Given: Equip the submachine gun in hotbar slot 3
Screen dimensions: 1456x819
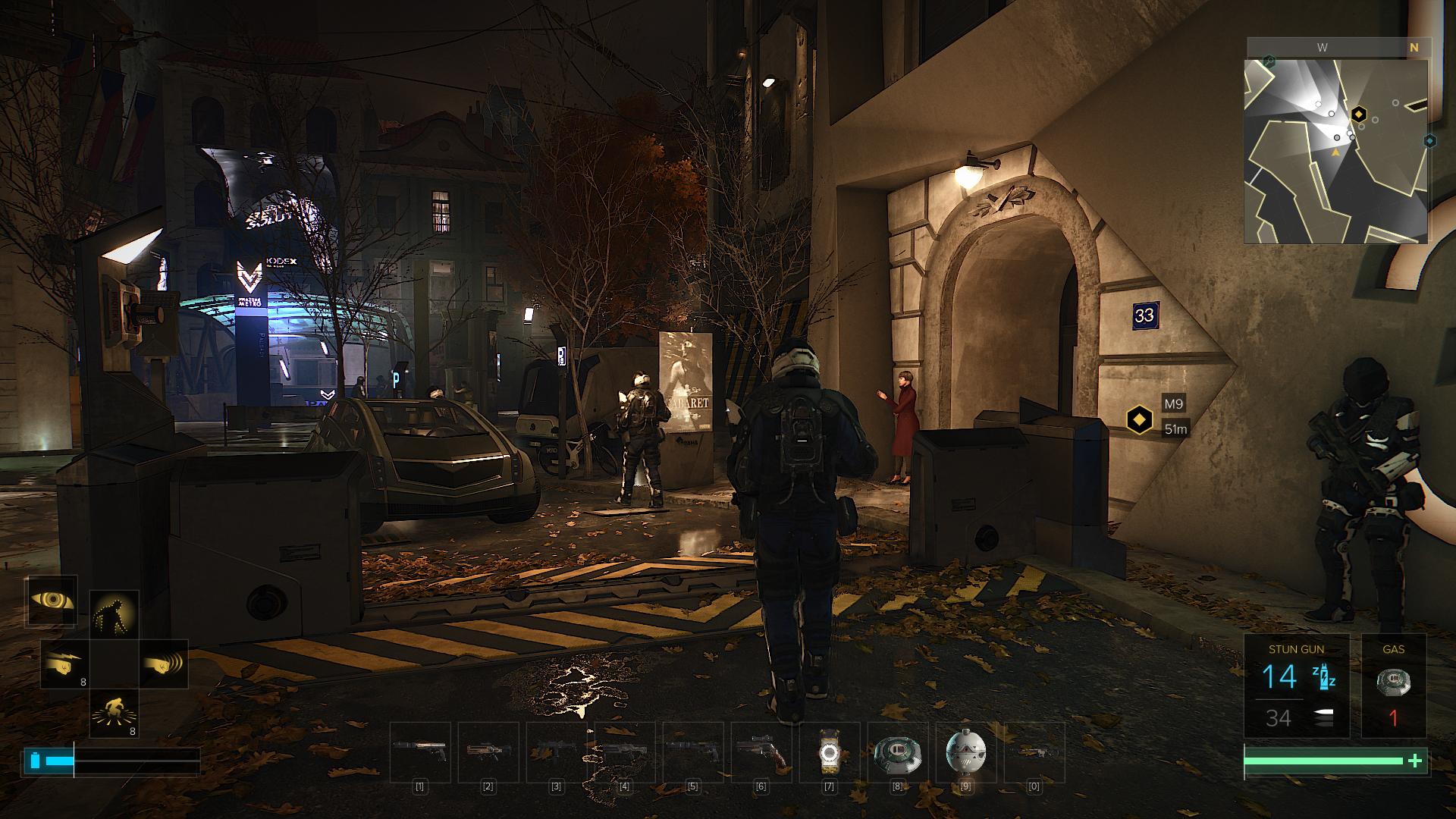Looking at the screenshot, I should (557, 752).
